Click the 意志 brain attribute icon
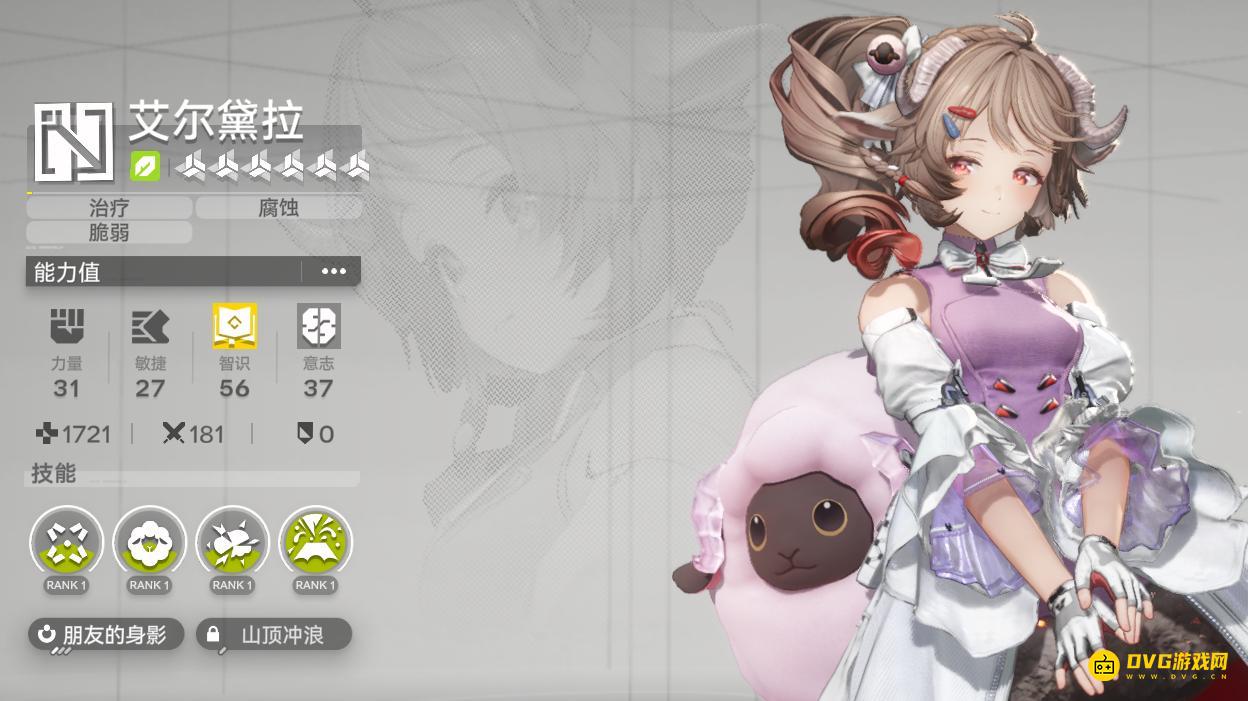The width and height of the screenshot is (1248, 701). click(x=318, y=326)
